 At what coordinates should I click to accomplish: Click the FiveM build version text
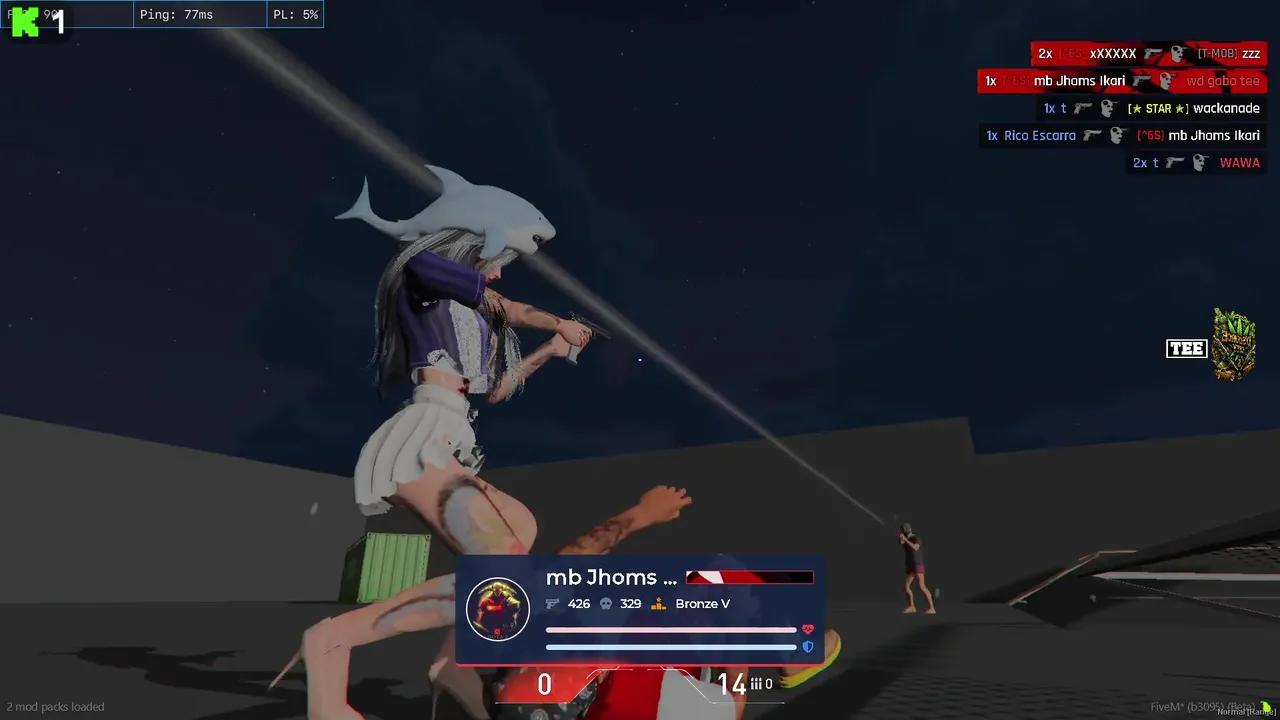click(x=1203, y=706)
